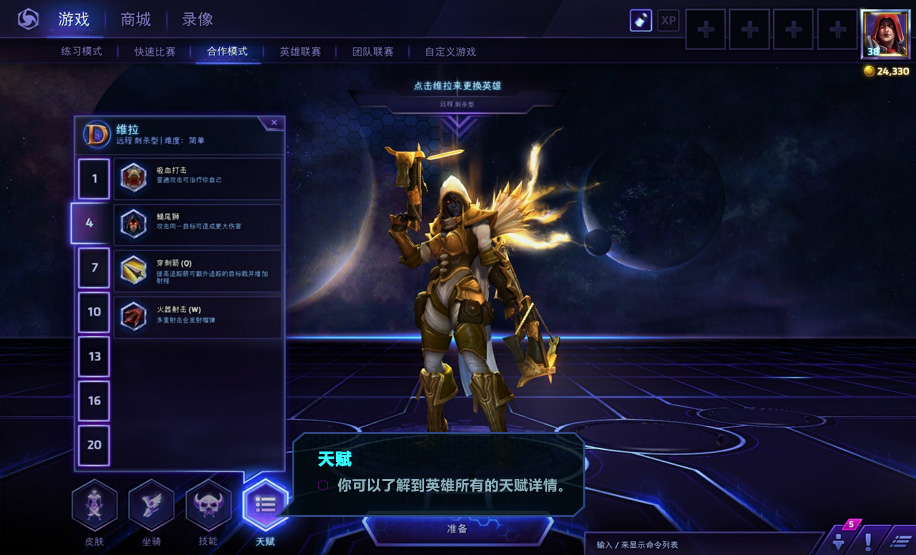Open the 团队联赛 tab
This screenshot has height=555, width=916.
(x=372, y=52)
